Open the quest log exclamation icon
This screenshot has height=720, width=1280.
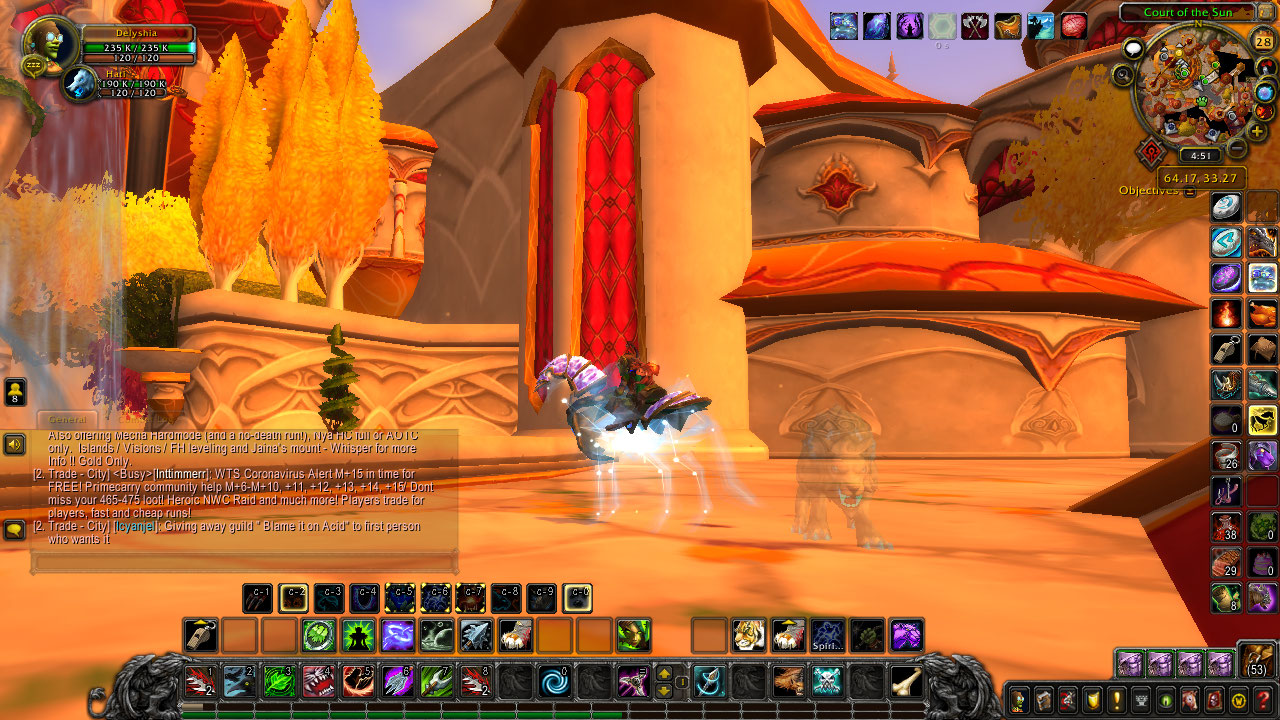tap(1117, 698)
